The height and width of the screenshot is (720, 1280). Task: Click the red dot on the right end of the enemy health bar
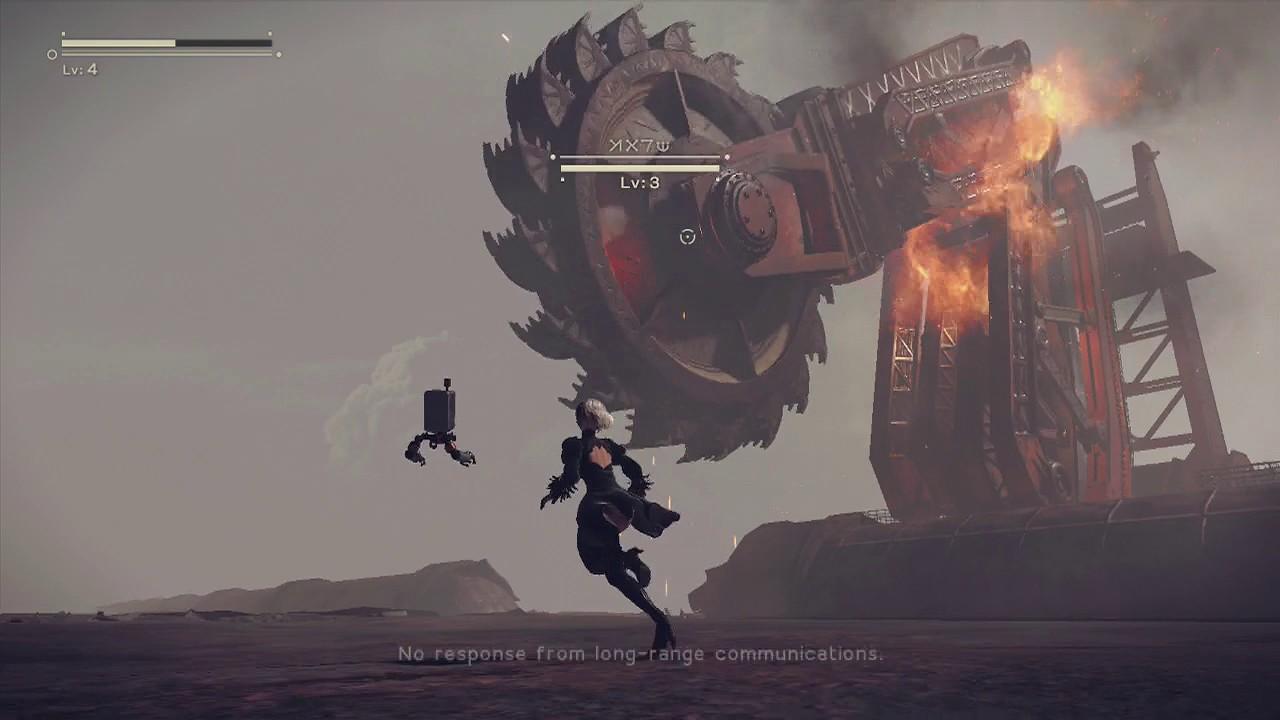click(727, 157)
